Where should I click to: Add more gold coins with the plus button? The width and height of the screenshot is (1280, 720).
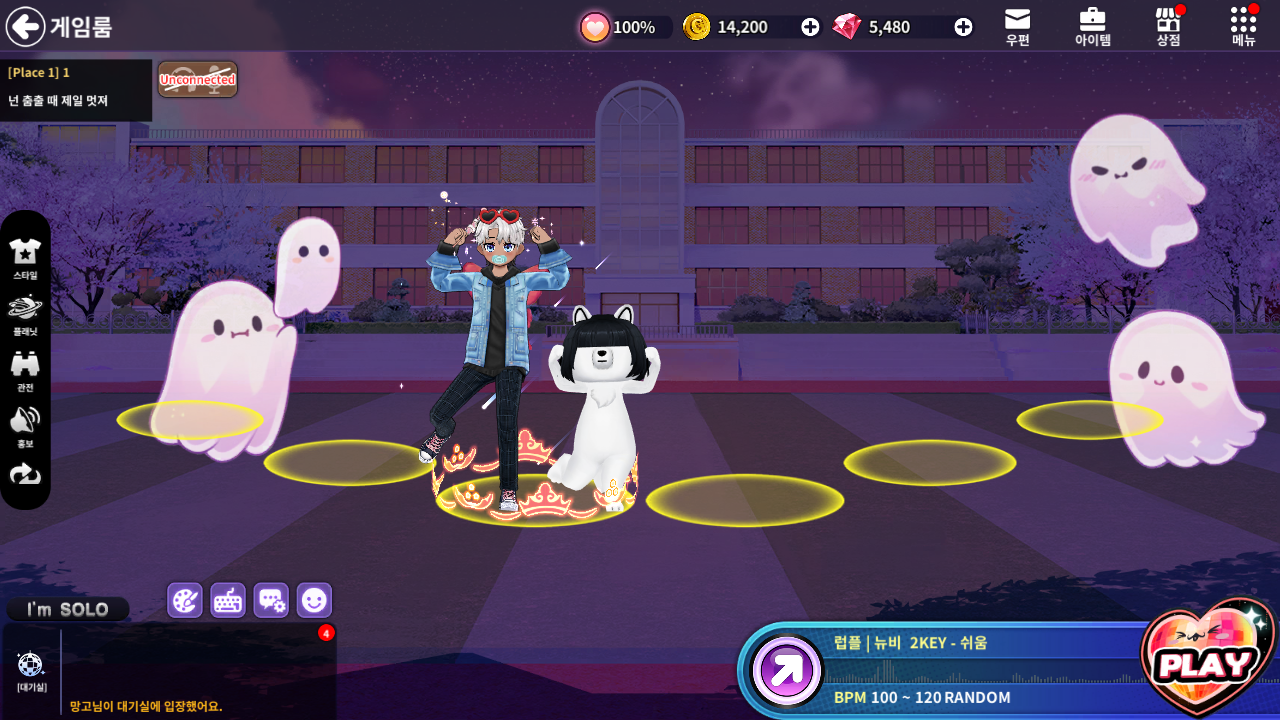pos(810,27)
